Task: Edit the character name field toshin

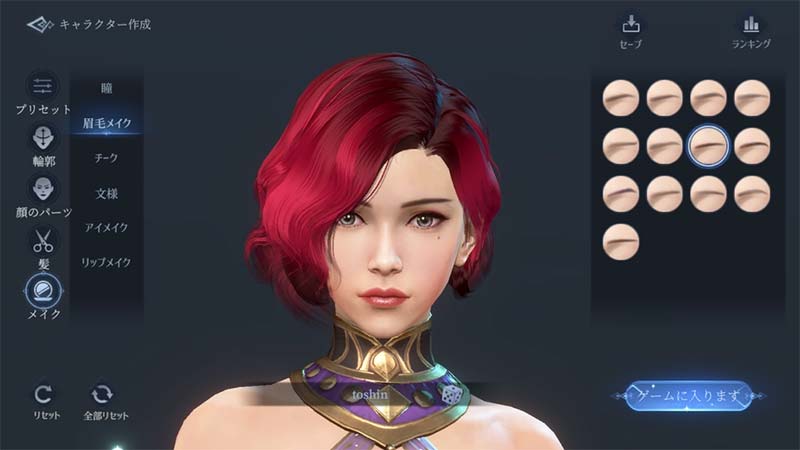Action: click(369, 394)
